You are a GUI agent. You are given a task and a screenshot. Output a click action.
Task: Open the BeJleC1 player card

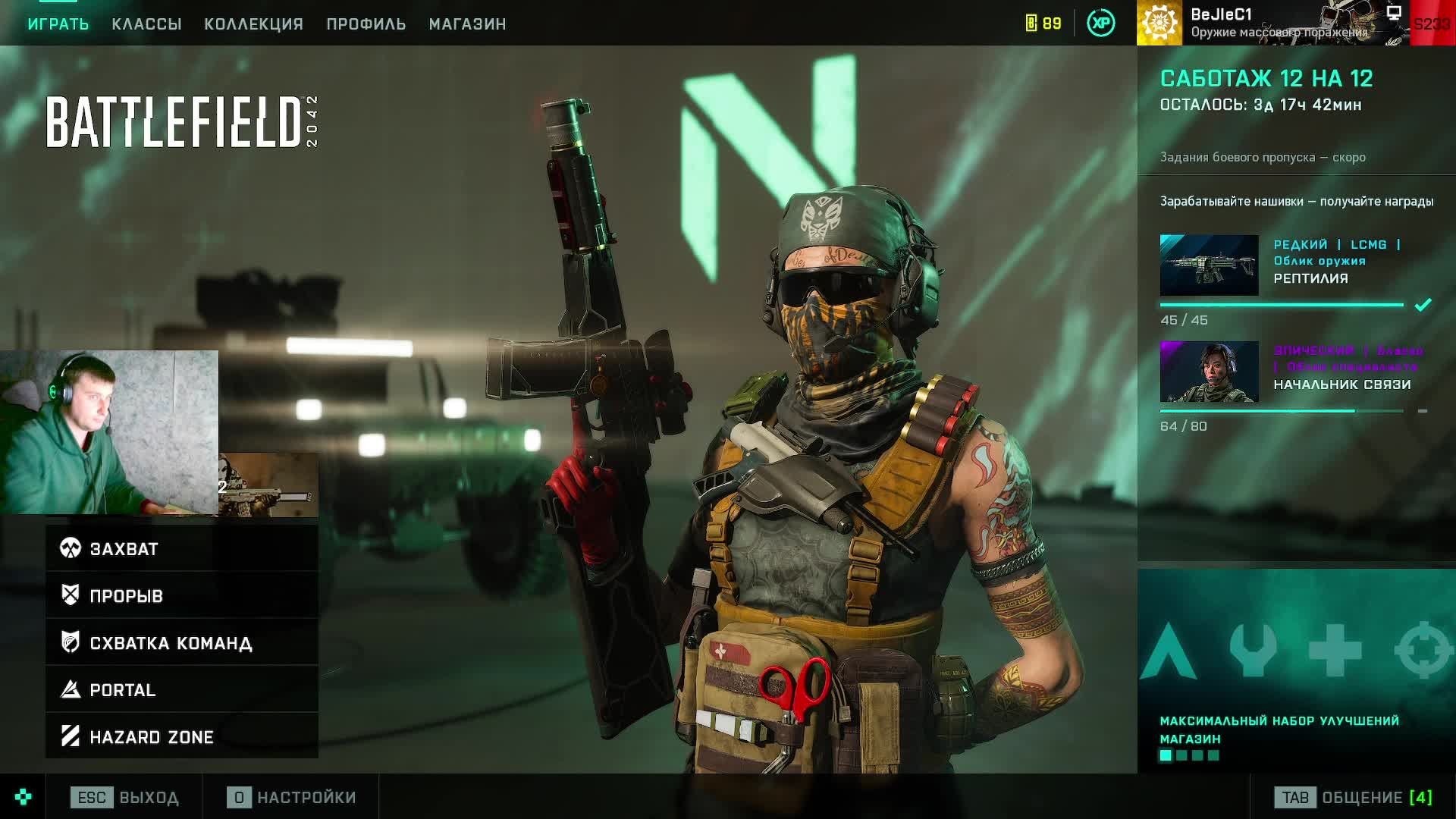pos(1272,23)
